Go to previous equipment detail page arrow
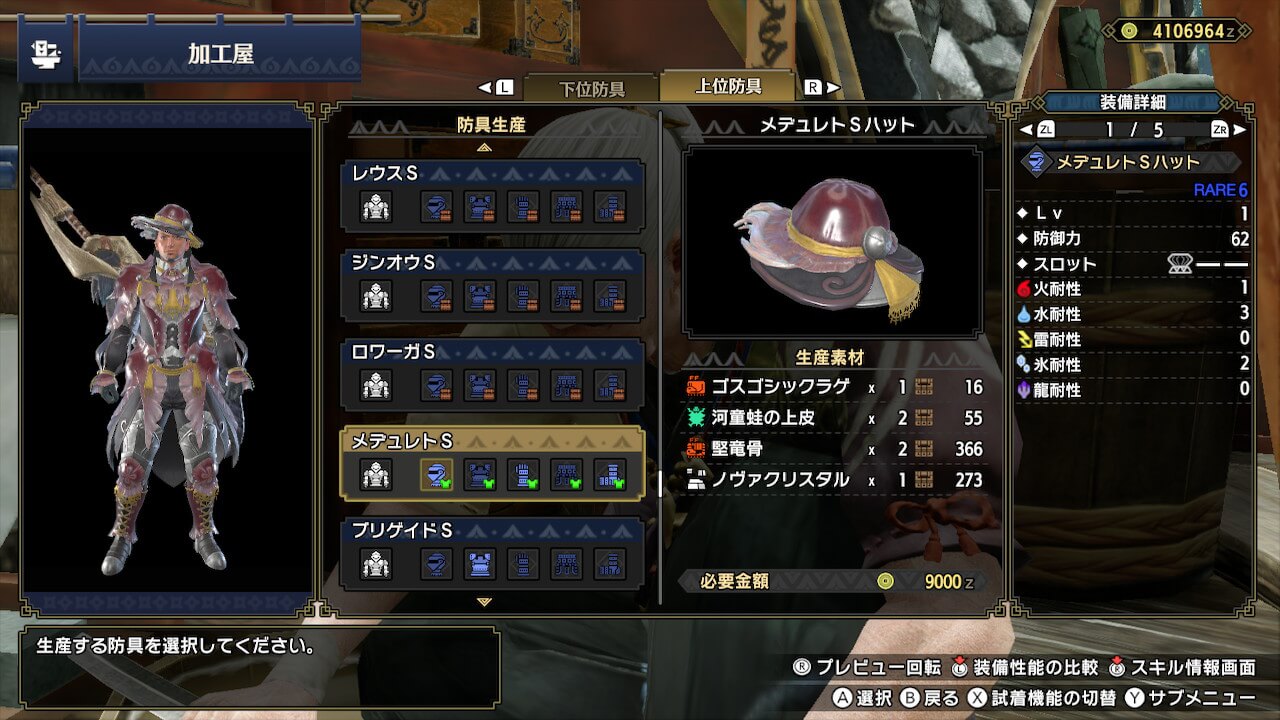The image size is (1280, 720). (x=1026, y=129)
